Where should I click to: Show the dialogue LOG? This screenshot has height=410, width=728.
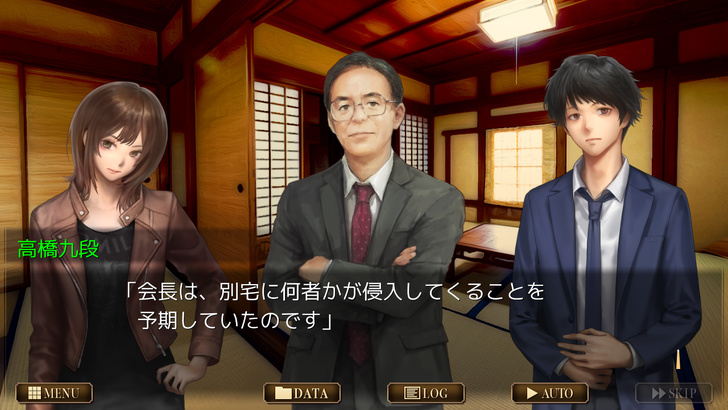click(426, 393)
